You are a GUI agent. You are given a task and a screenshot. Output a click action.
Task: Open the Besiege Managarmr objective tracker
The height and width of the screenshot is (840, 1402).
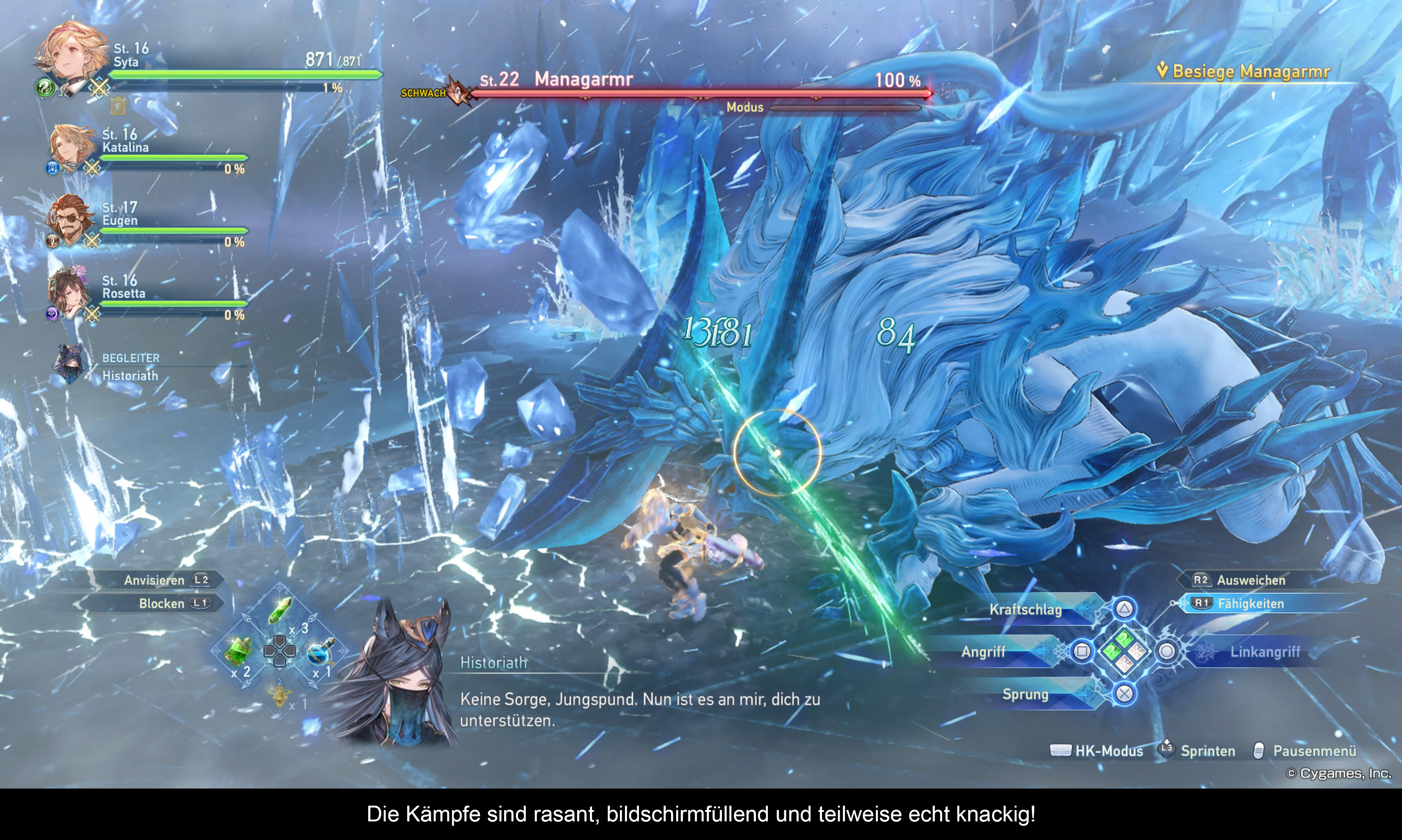[1250, 71]
